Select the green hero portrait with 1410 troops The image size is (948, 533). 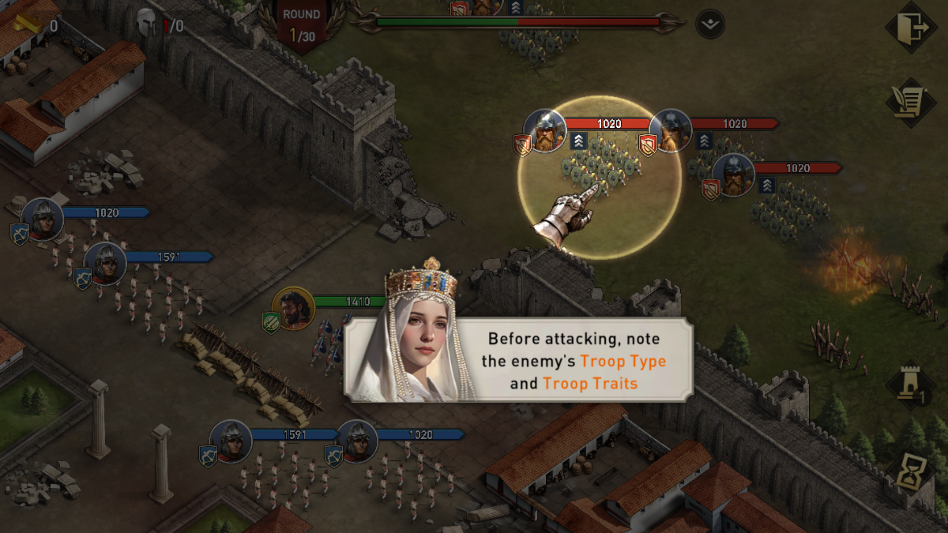tap(293, 309)
